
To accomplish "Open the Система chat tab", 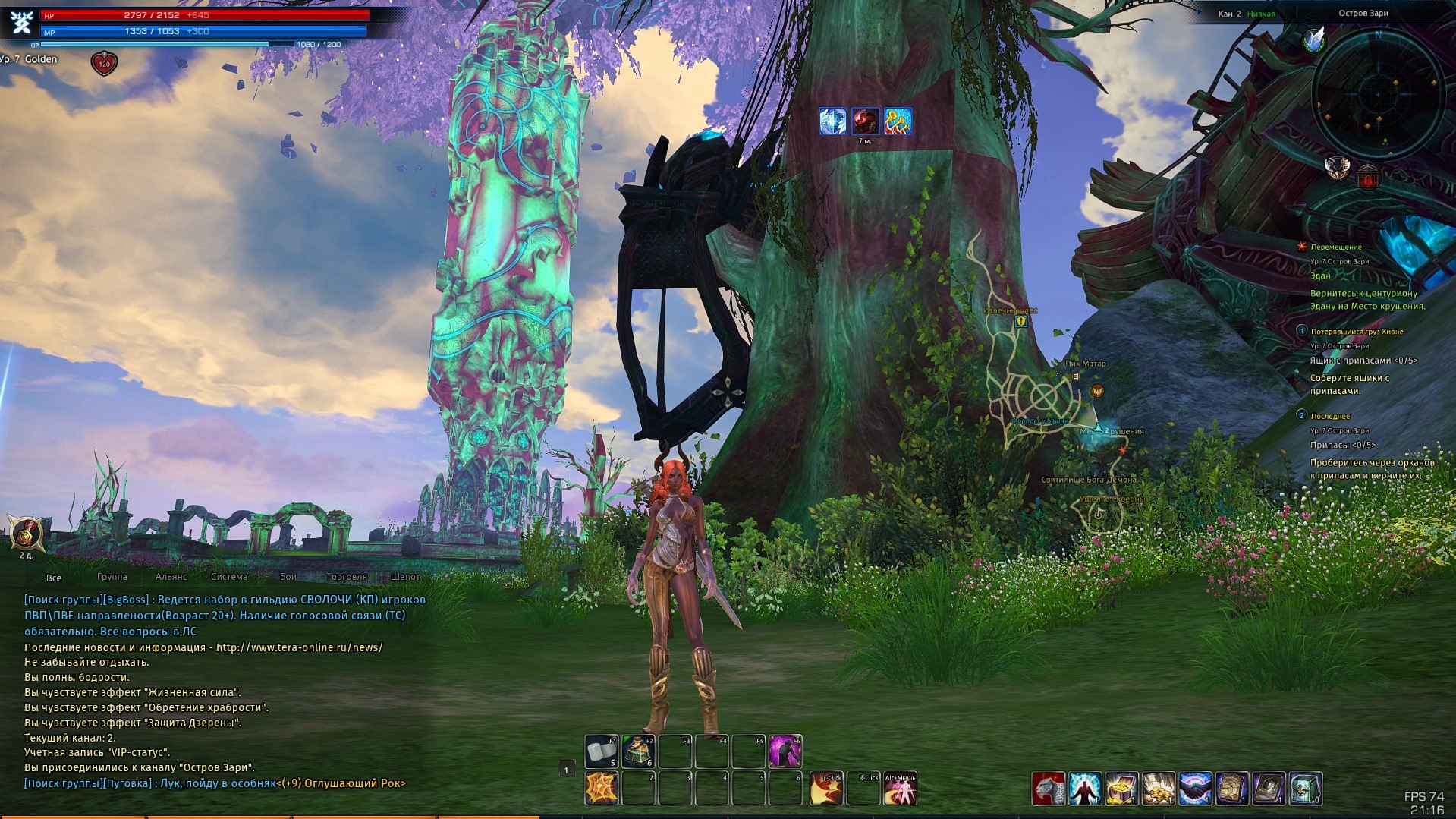I will (228, 577).
